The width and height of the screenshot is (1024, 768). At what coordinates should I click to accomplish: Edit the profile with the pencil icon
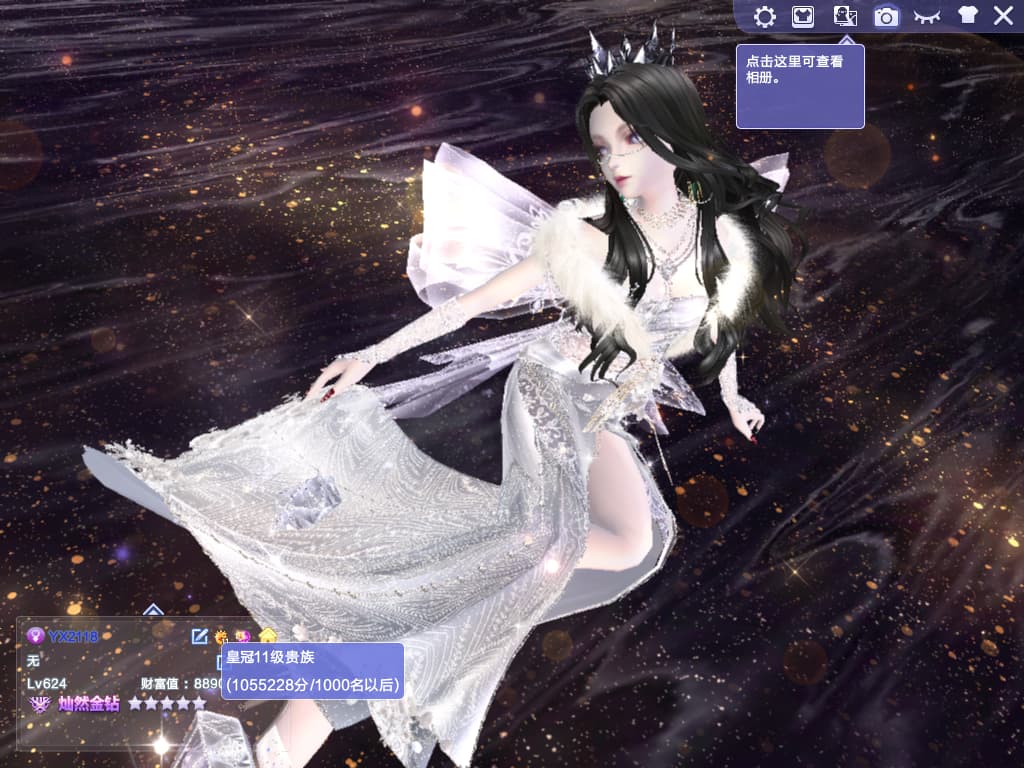click(x=200, y=636)
